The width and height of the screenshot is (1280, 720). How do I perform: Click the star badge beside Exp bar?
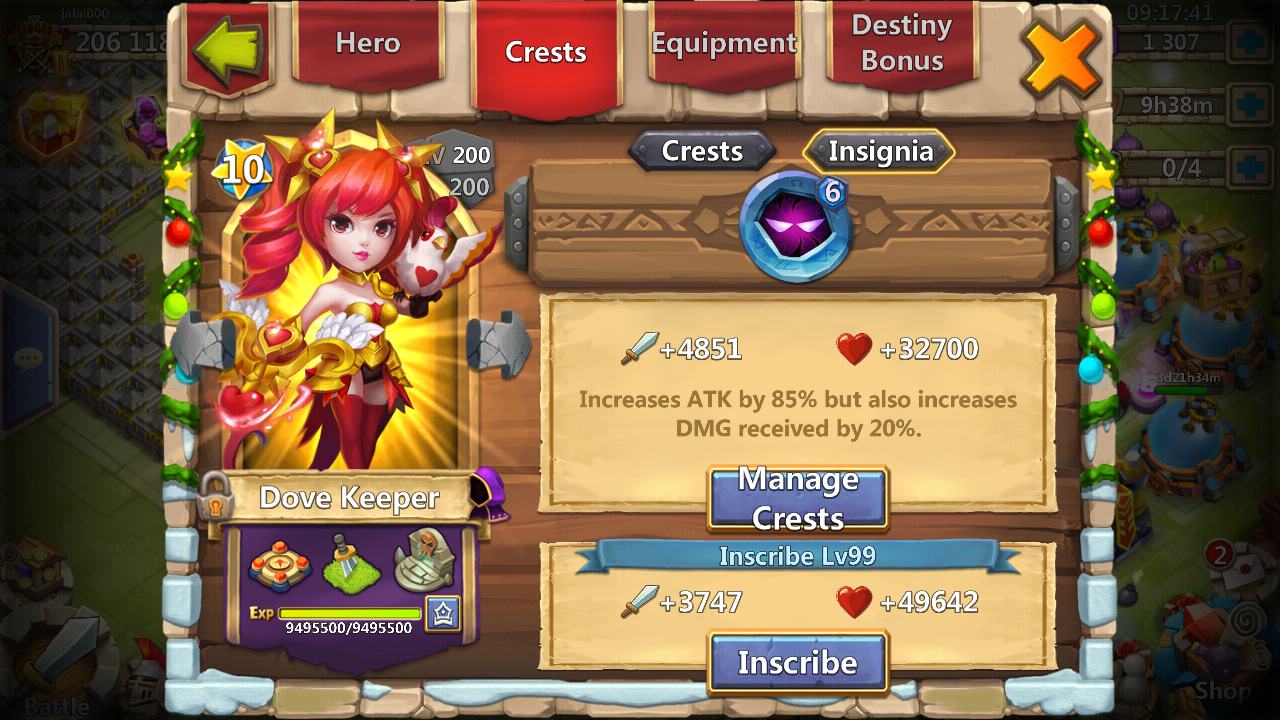pyautogui.click(x=442, y=613)
